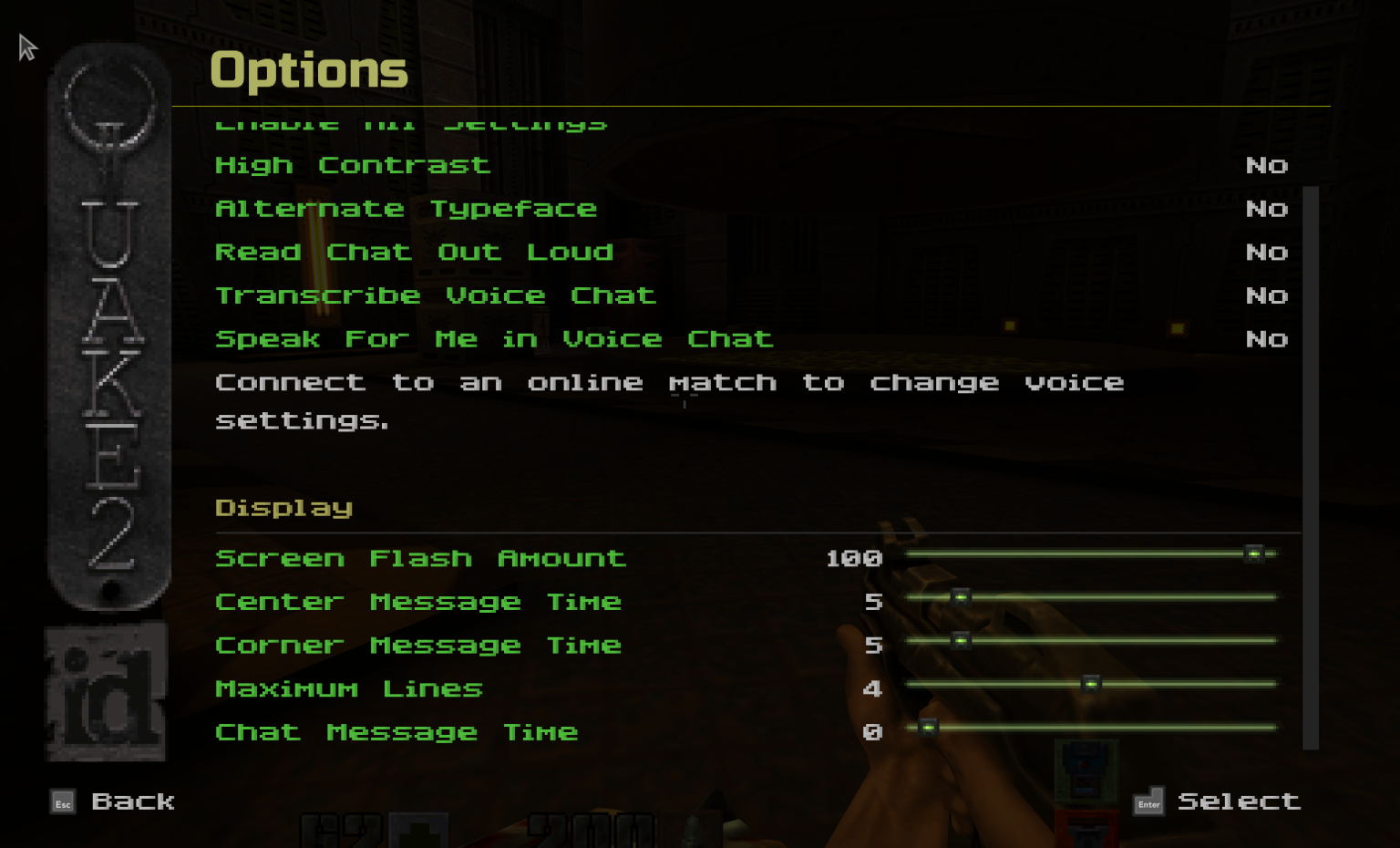Screen dimensions: 1400x848
Task: Click the Center Message Time slider
Action: point(960,597)
